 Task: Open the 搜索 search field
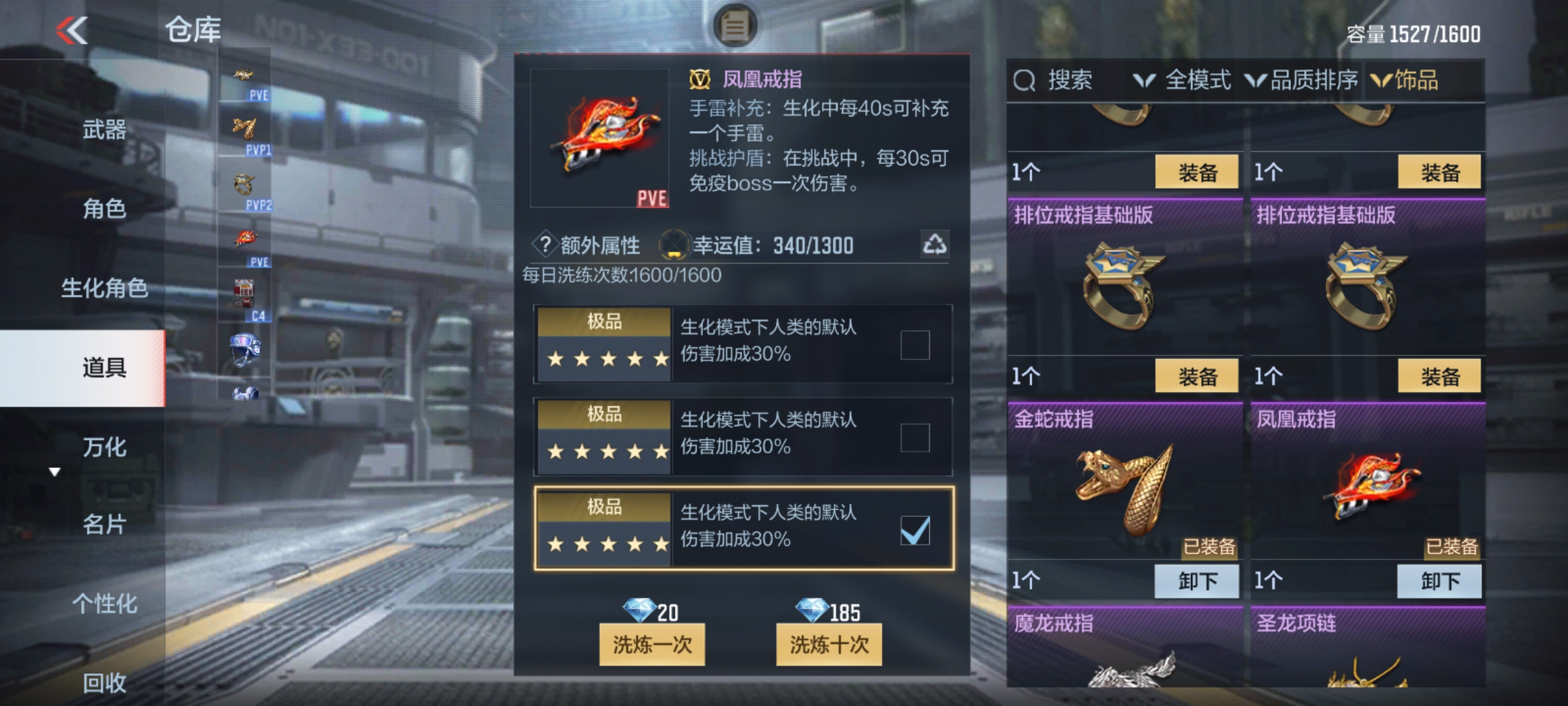pyautogui.click(x=1053, y=80)
